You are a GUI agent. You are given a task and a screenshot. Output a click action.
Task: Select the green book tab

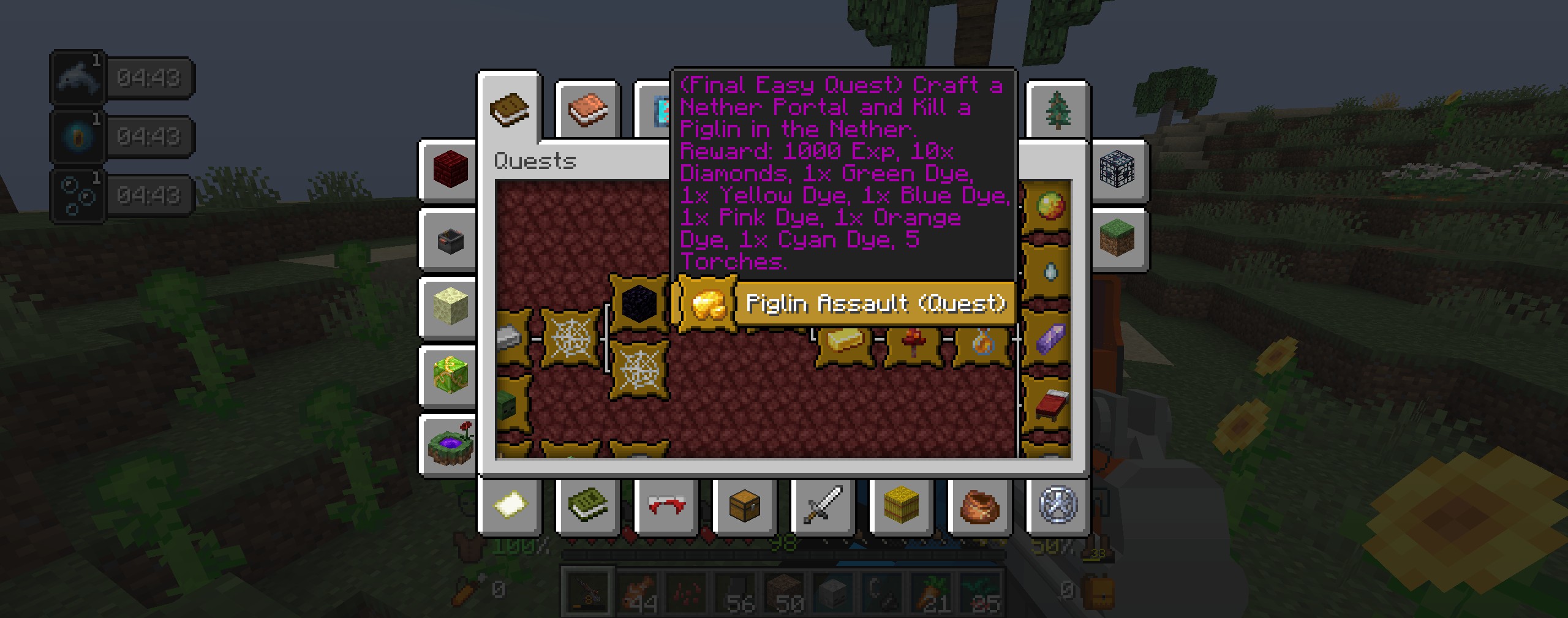coord(587,506)
